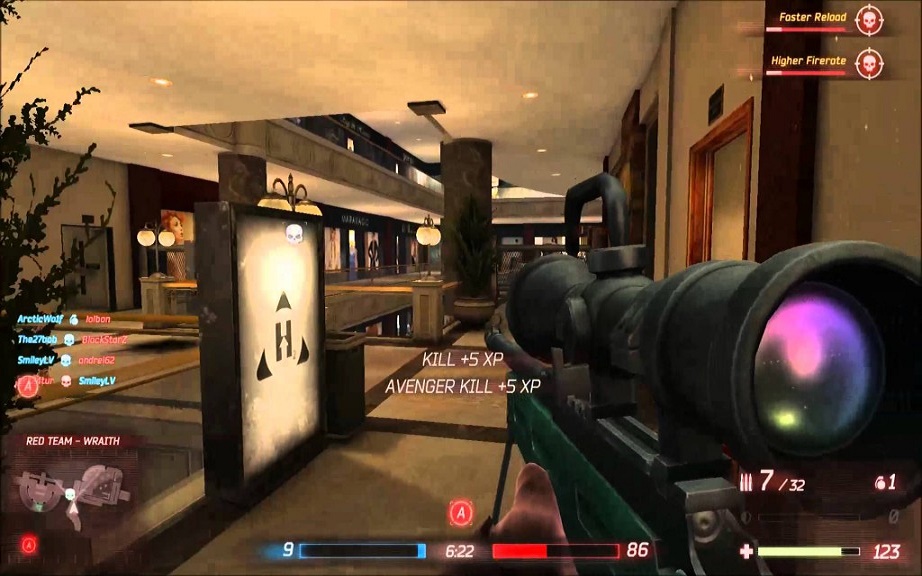Click the bullets icon beside the ammo count
The image size is (922, 576).
point(743,481)
